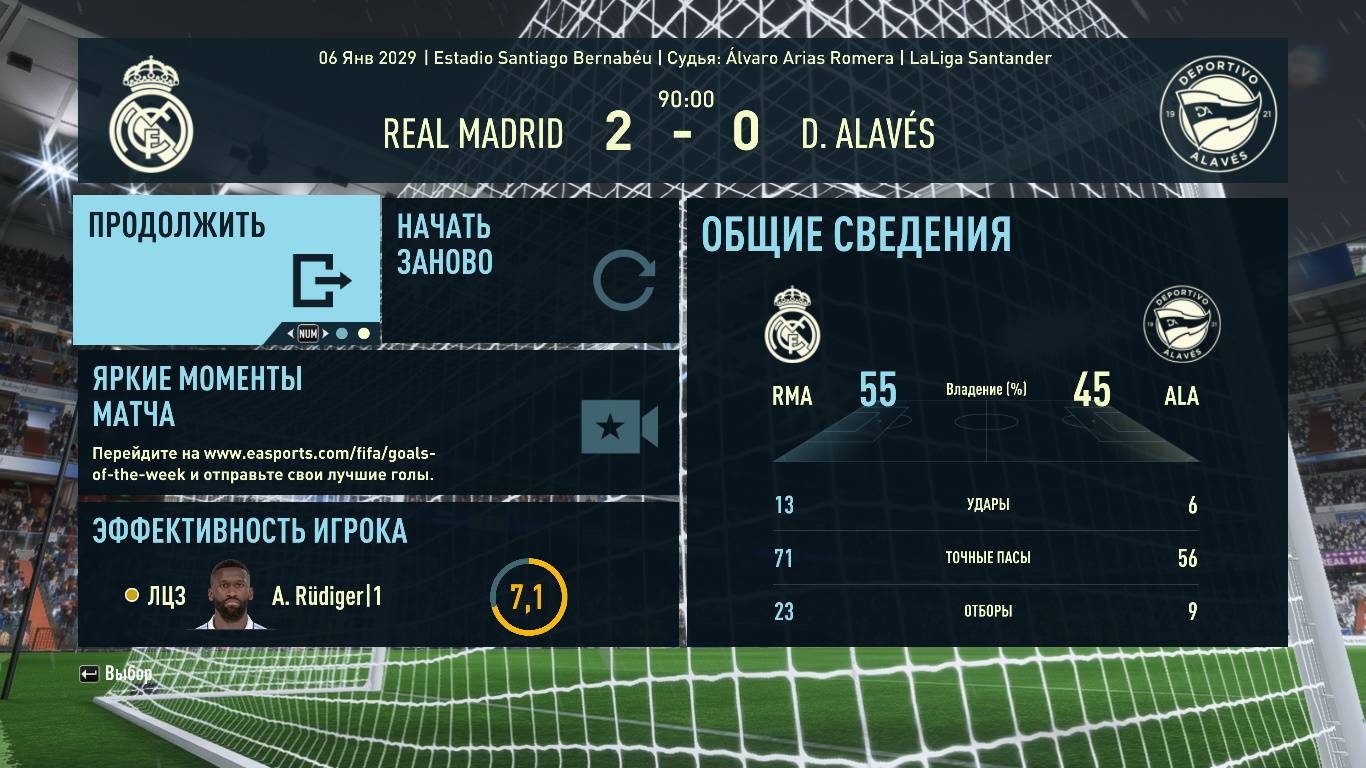Open Яркие моменты матча highlights
The width and height of the screenshot is (1366, 768).
pos(378,422)
